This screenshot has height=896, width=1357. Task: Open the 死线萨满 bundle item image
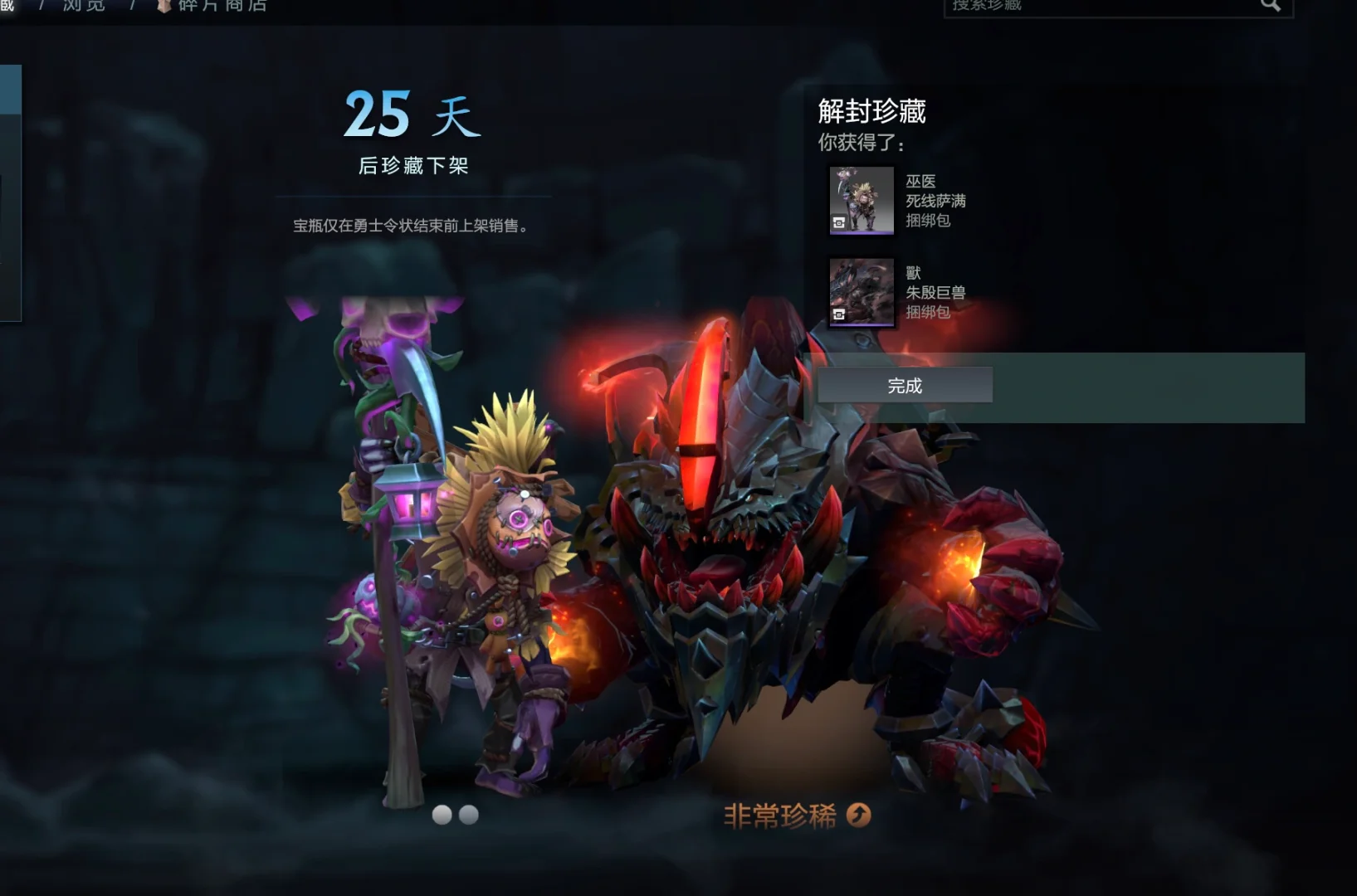(861, 202)
